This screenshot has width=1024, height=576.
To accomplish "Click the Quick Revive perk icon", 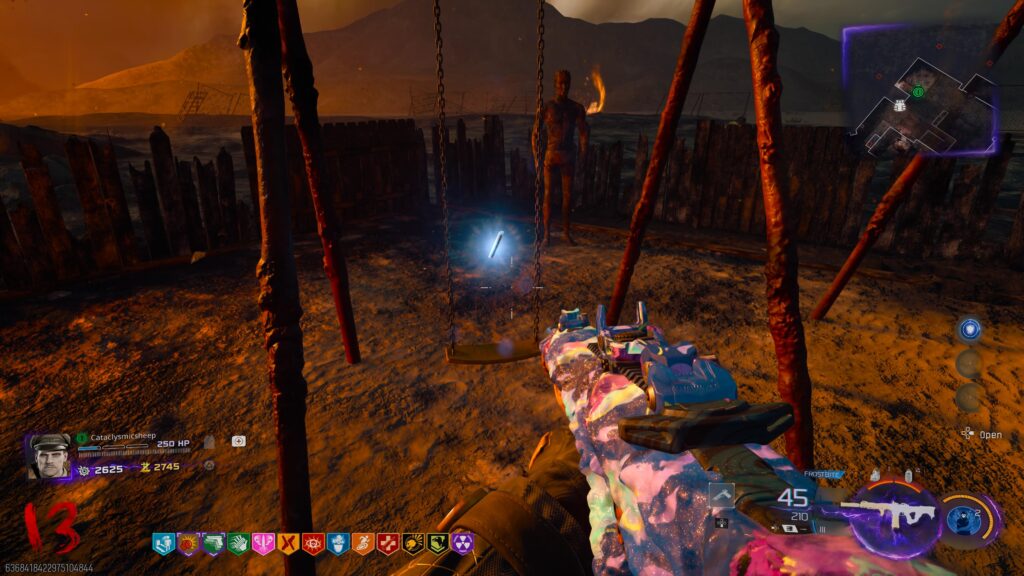I will [163, 544].
